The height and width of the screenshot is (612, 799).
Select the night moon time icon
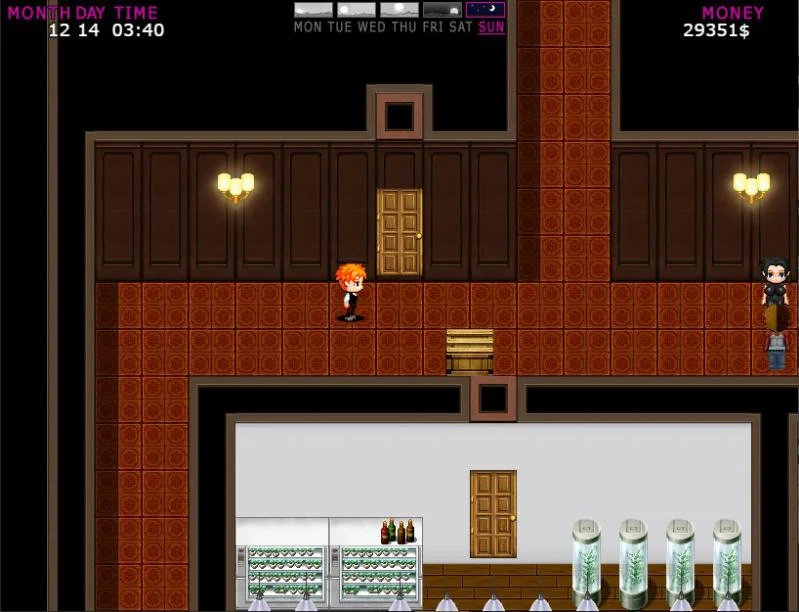point(485,10)
